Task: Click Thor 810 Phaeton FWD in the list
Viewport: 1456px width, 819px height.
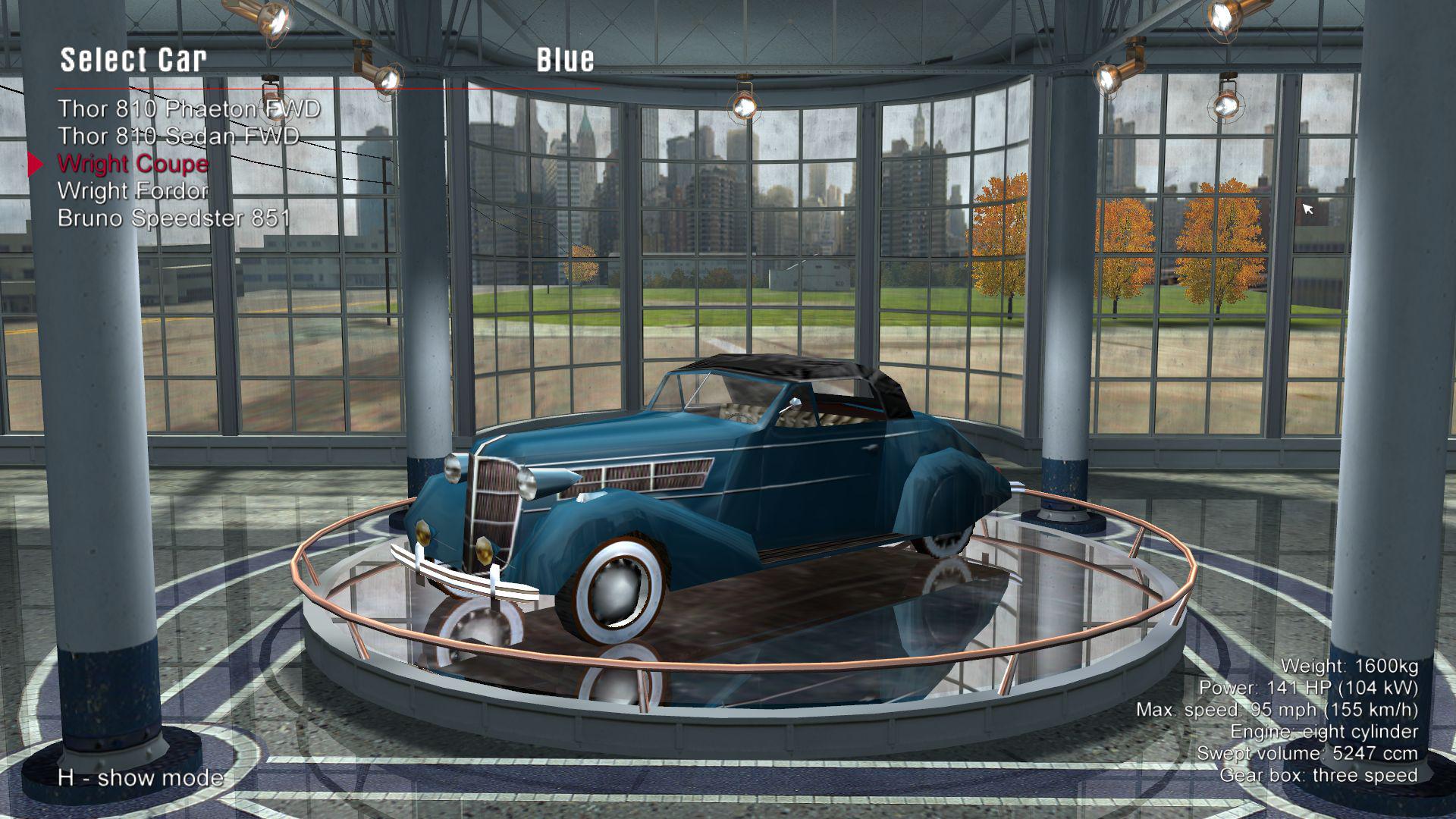Action: tap(190, 108)
